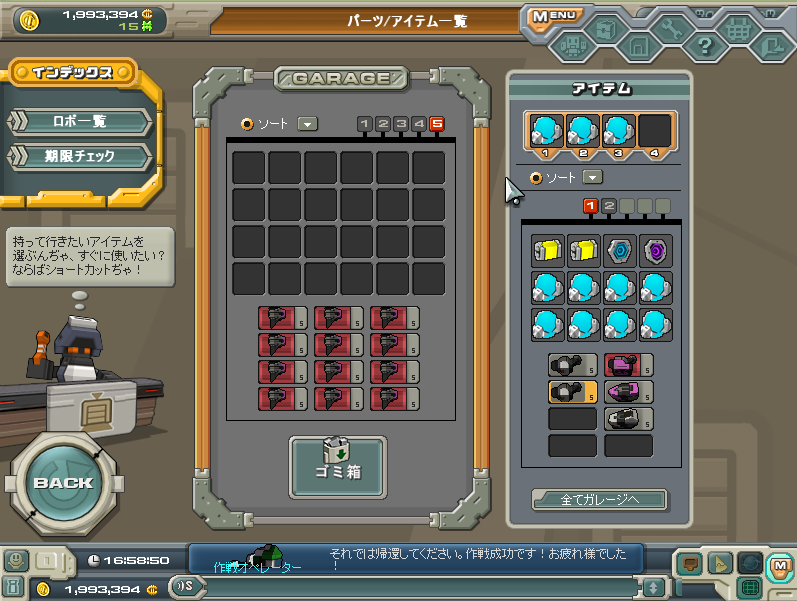Screen dimensions: 797x601
Task: Open the ゴミ箱 trash bin
Action: coord(338,467)
